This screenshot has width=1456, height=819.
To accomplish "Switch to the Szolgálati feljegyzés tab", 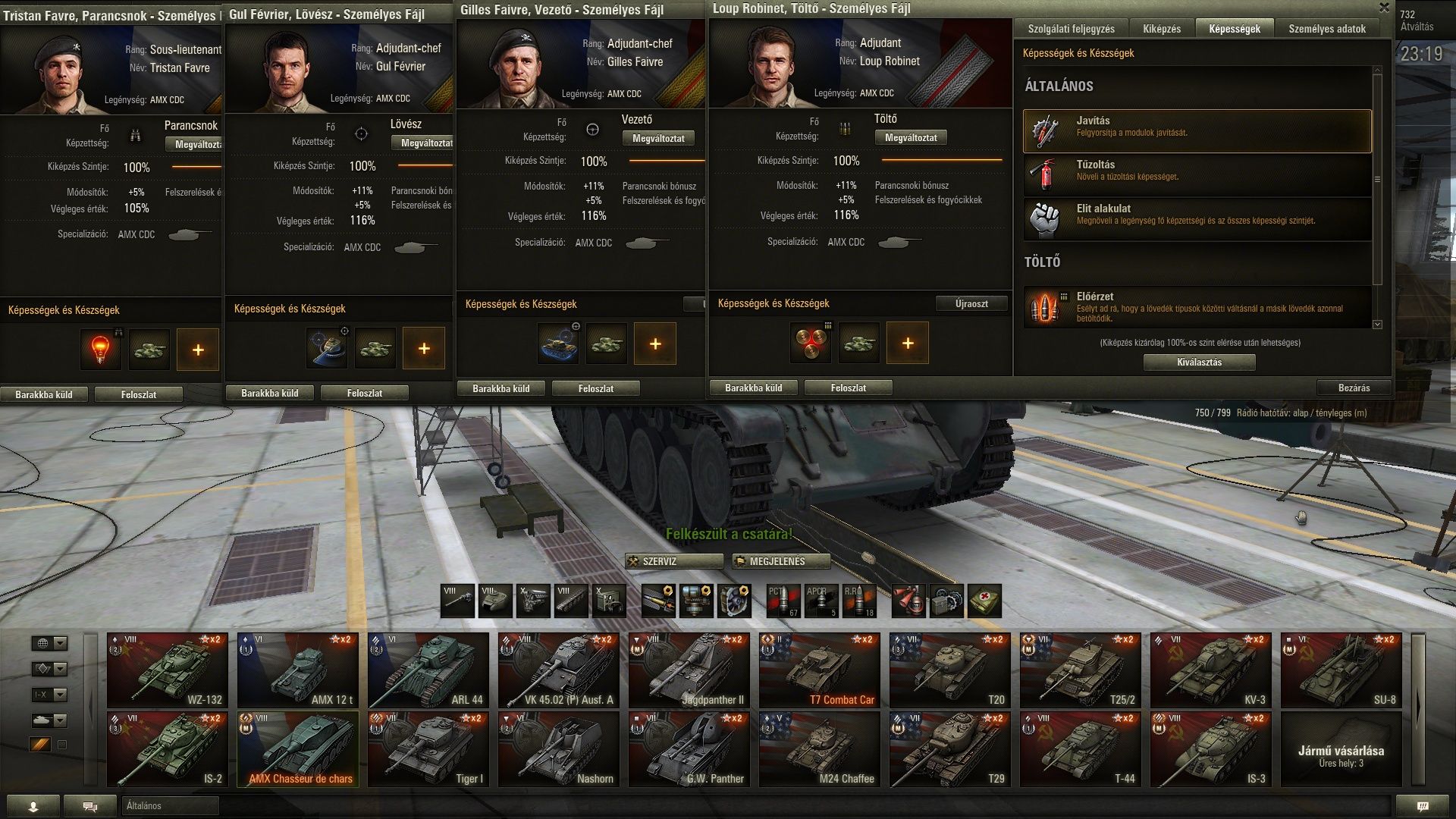I will click(1071, 29).
